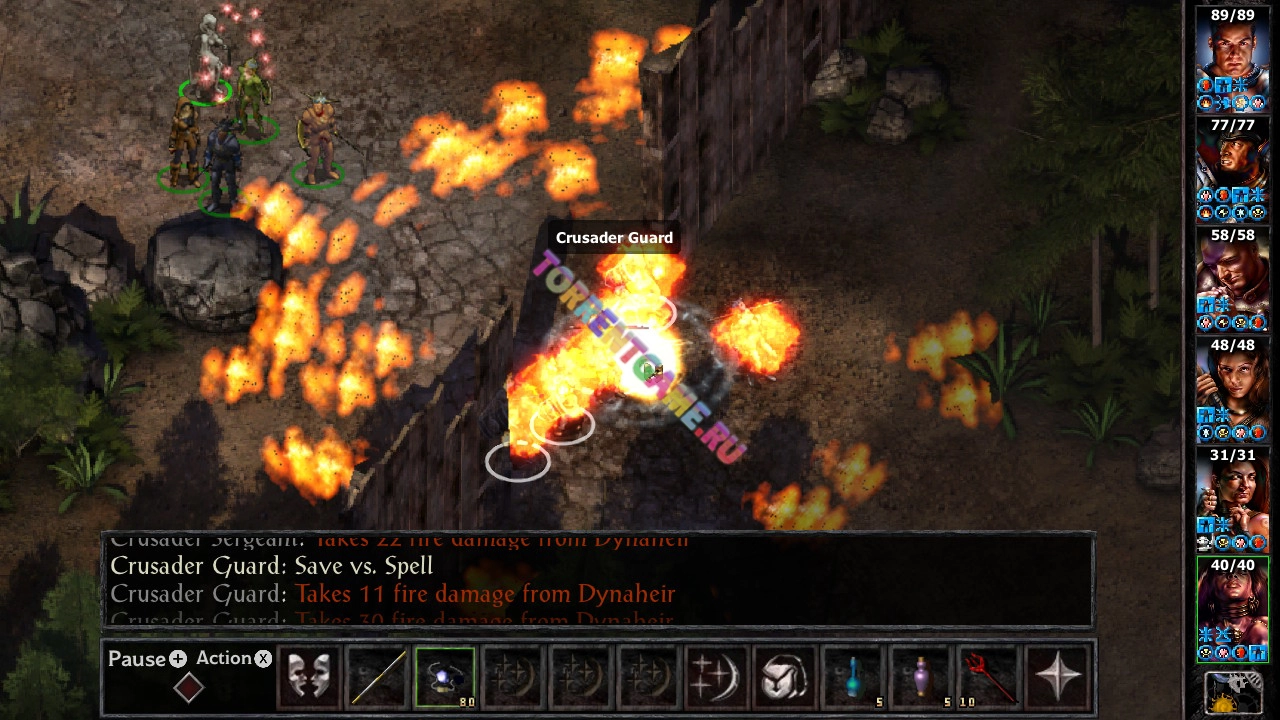
Task: Open special abilities with the four-pointed star
Action: (1057, 677)
